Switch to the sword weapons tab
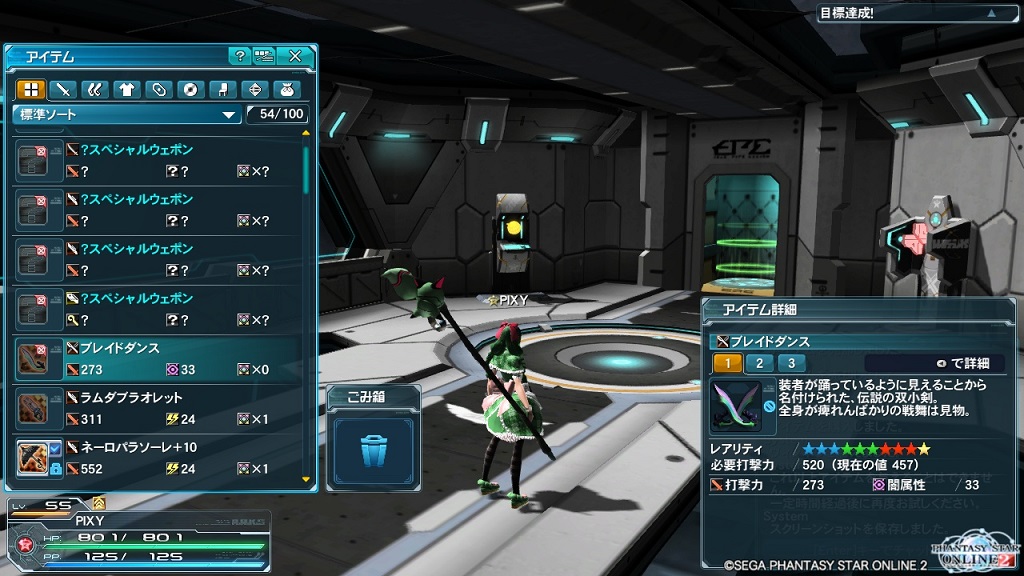The width and height of the screenshot is (1024, 576). pyautogui.click(x=61, y=89)
